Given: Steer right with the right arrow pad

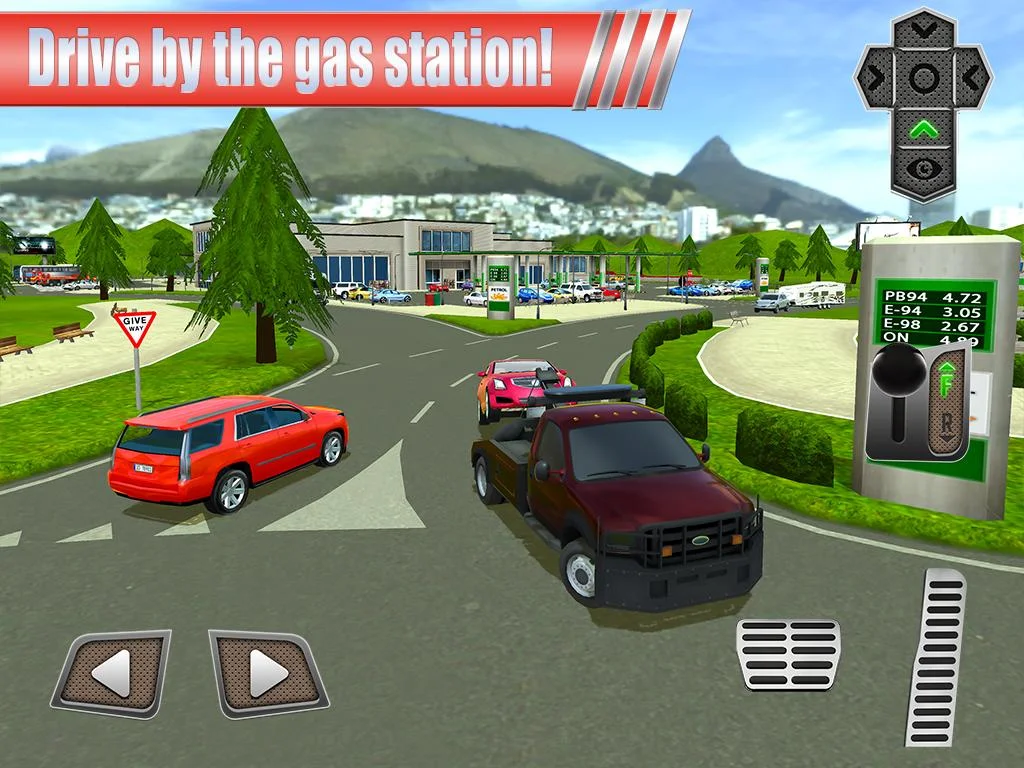Looking at the screenshot, I should [268, 672].
